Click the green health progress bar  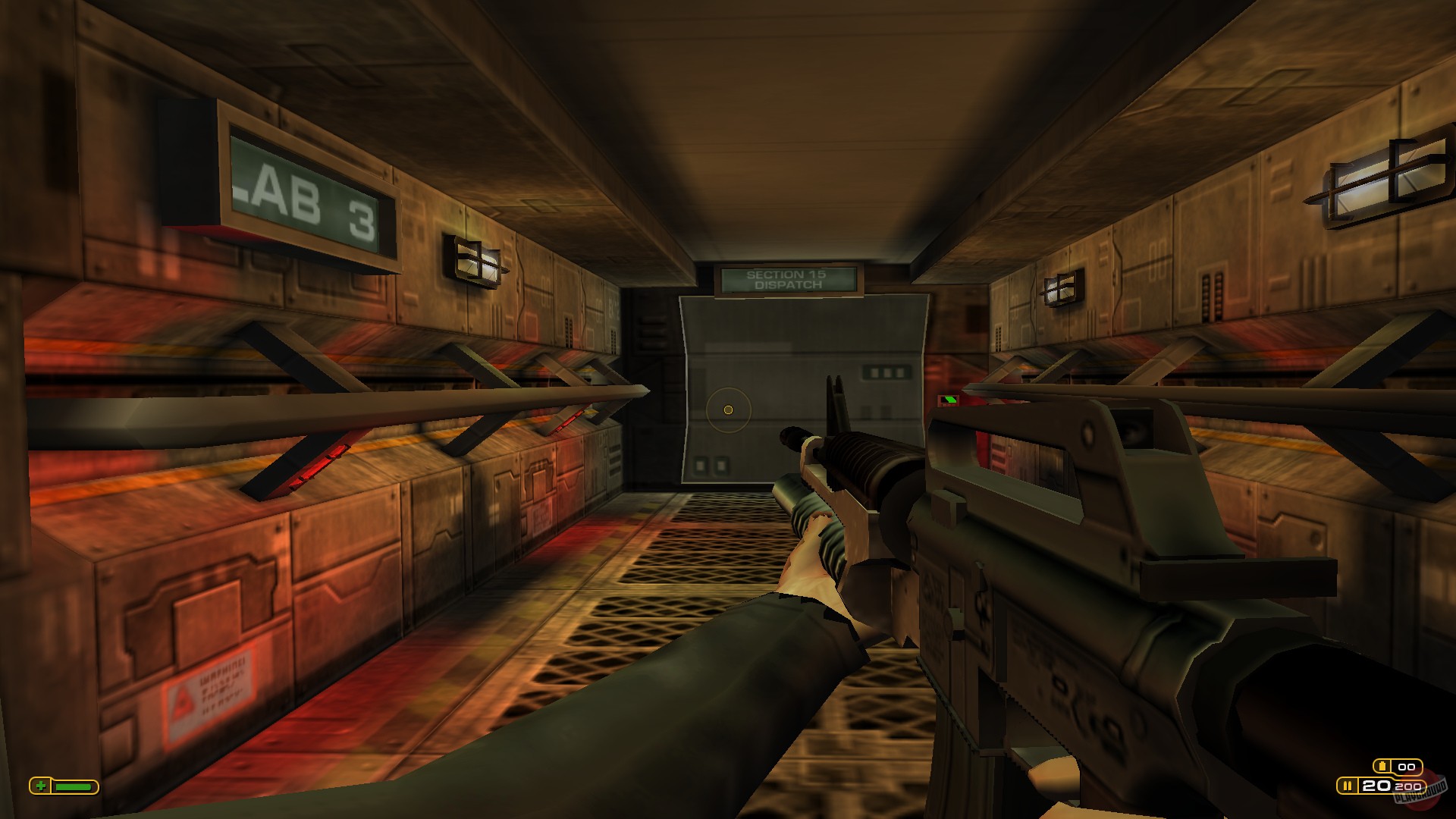pos(72,787)
